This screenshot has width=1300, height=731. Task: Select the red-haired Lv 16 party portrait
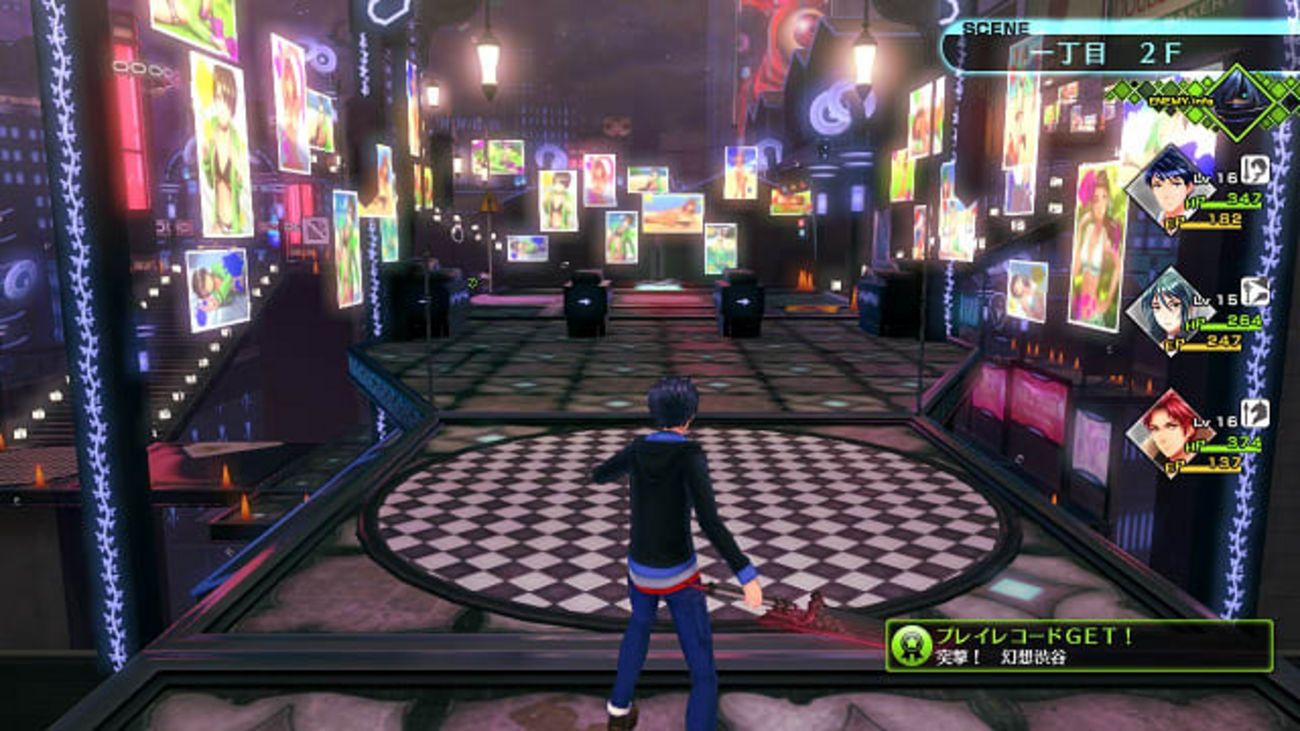tap(1166, 430)
